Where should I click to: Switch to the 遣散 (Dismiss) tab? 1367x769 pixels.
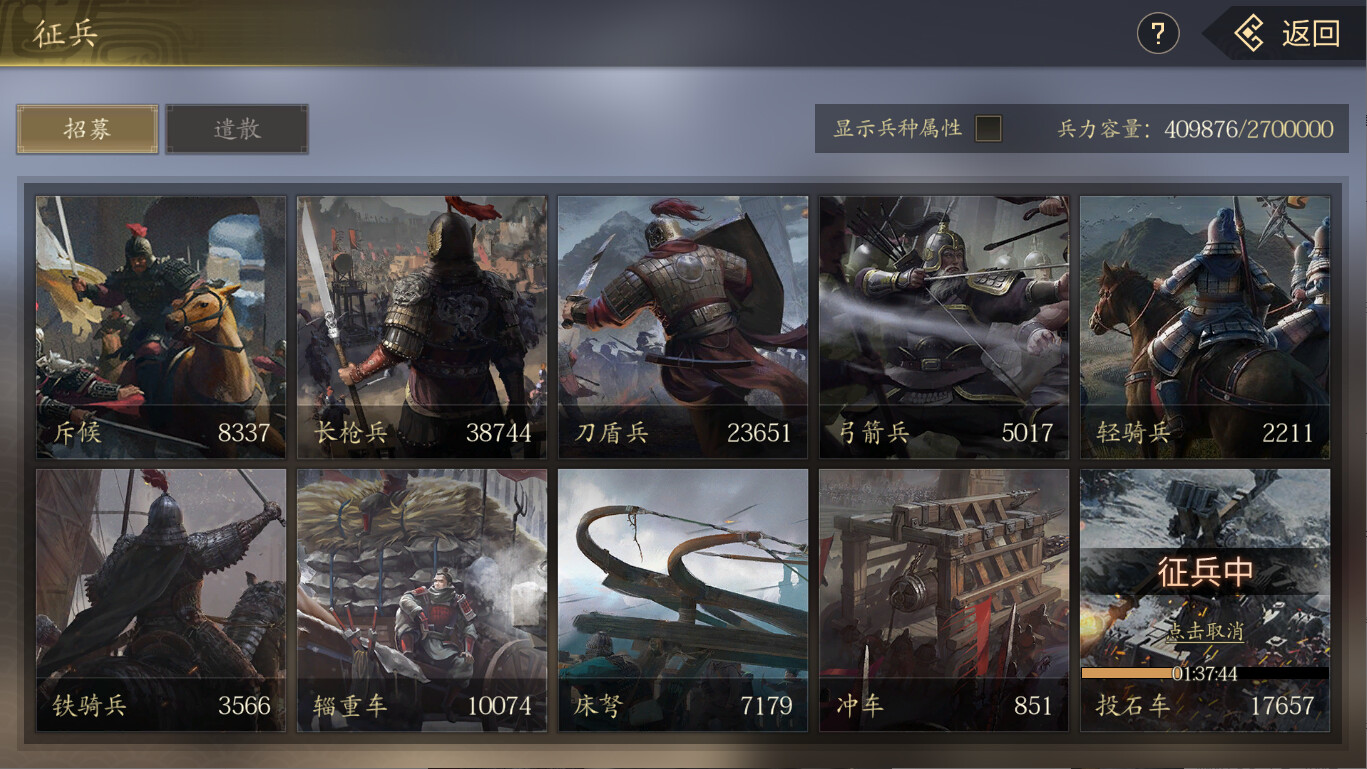tap(236, 128)
